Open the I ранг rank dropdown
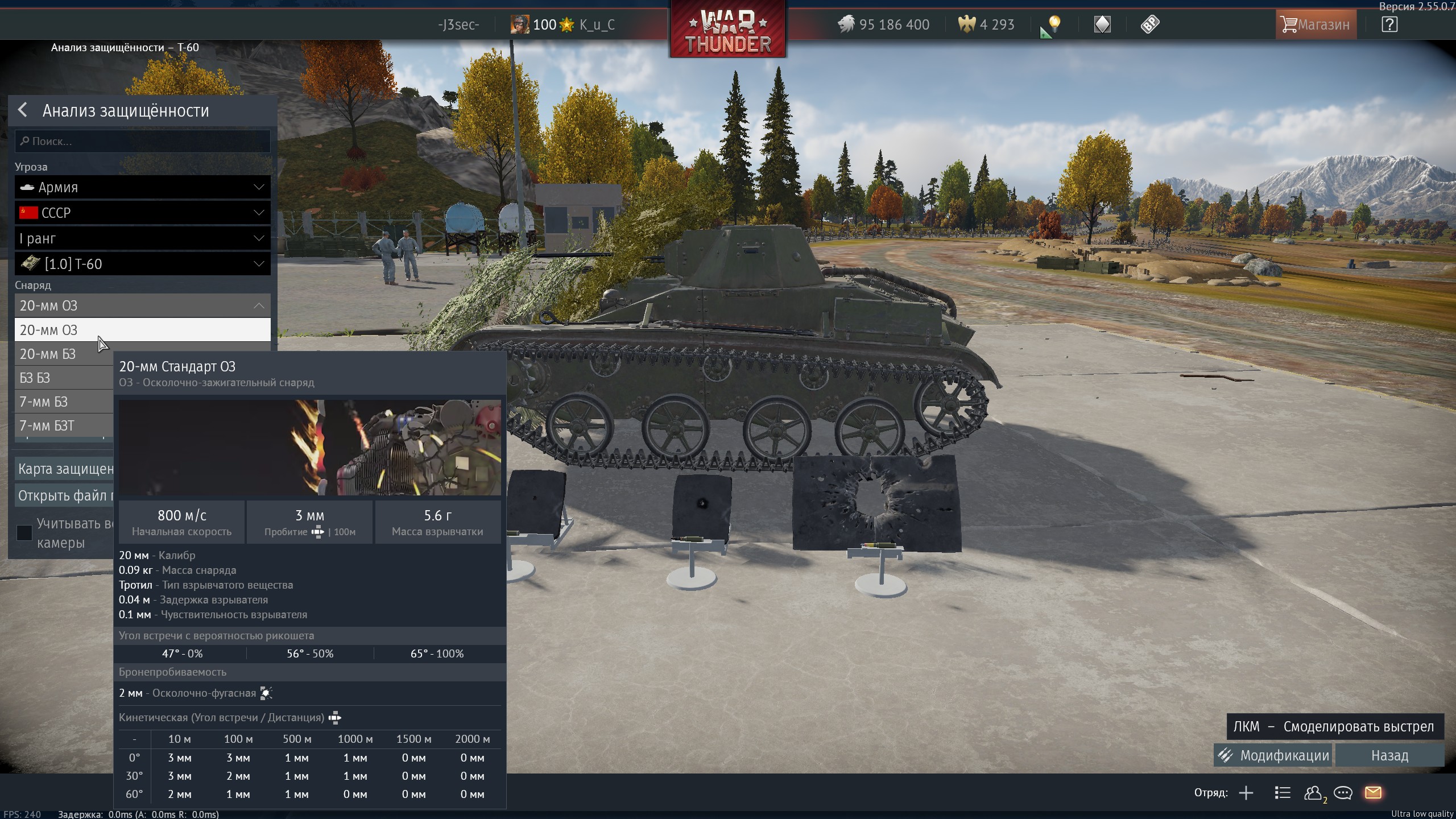This screenshot has height=819, width=1456. coord(142,238)
